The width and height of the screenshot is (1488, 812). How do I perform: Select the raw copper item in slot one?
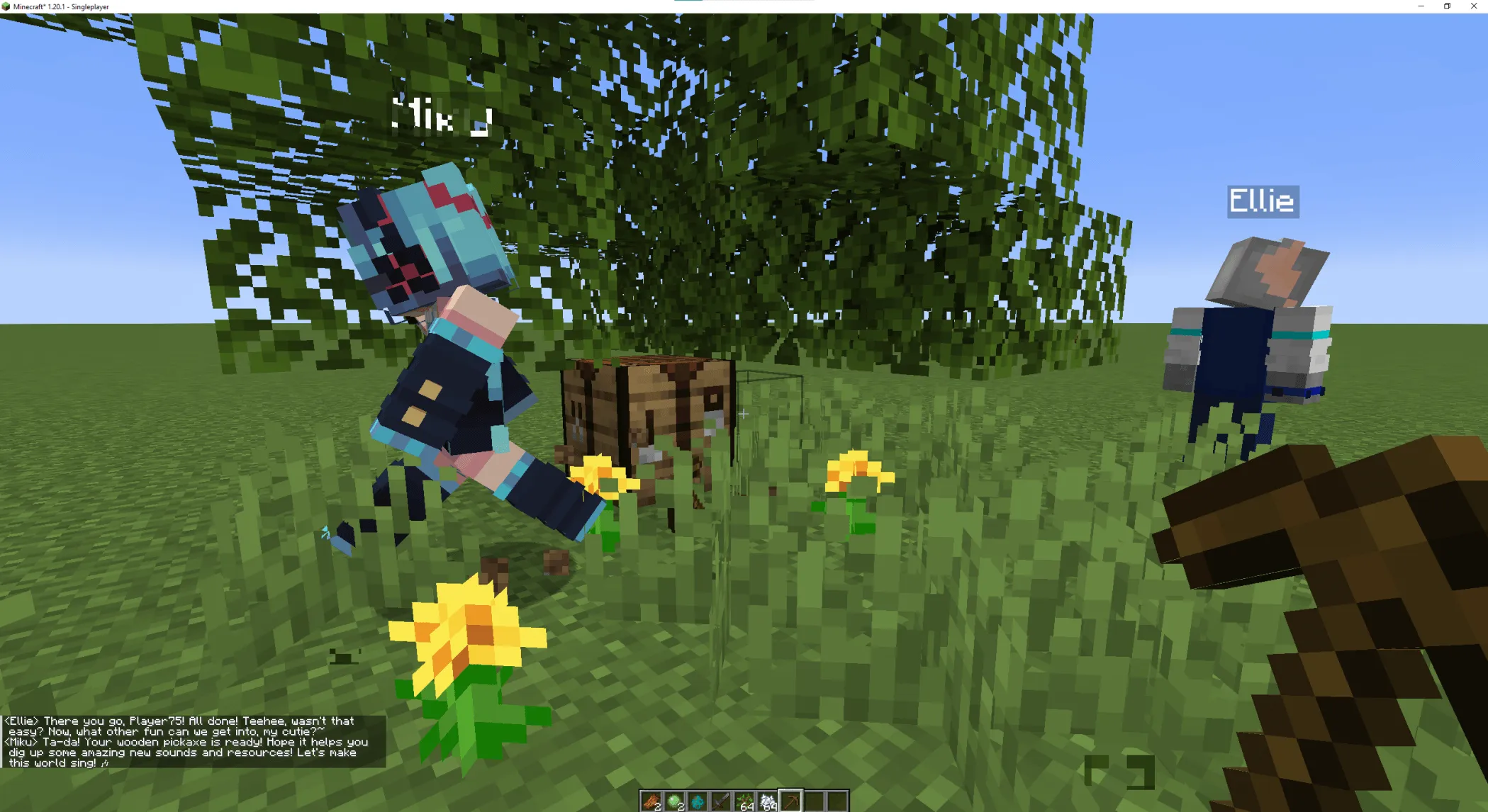click(651, 801)
